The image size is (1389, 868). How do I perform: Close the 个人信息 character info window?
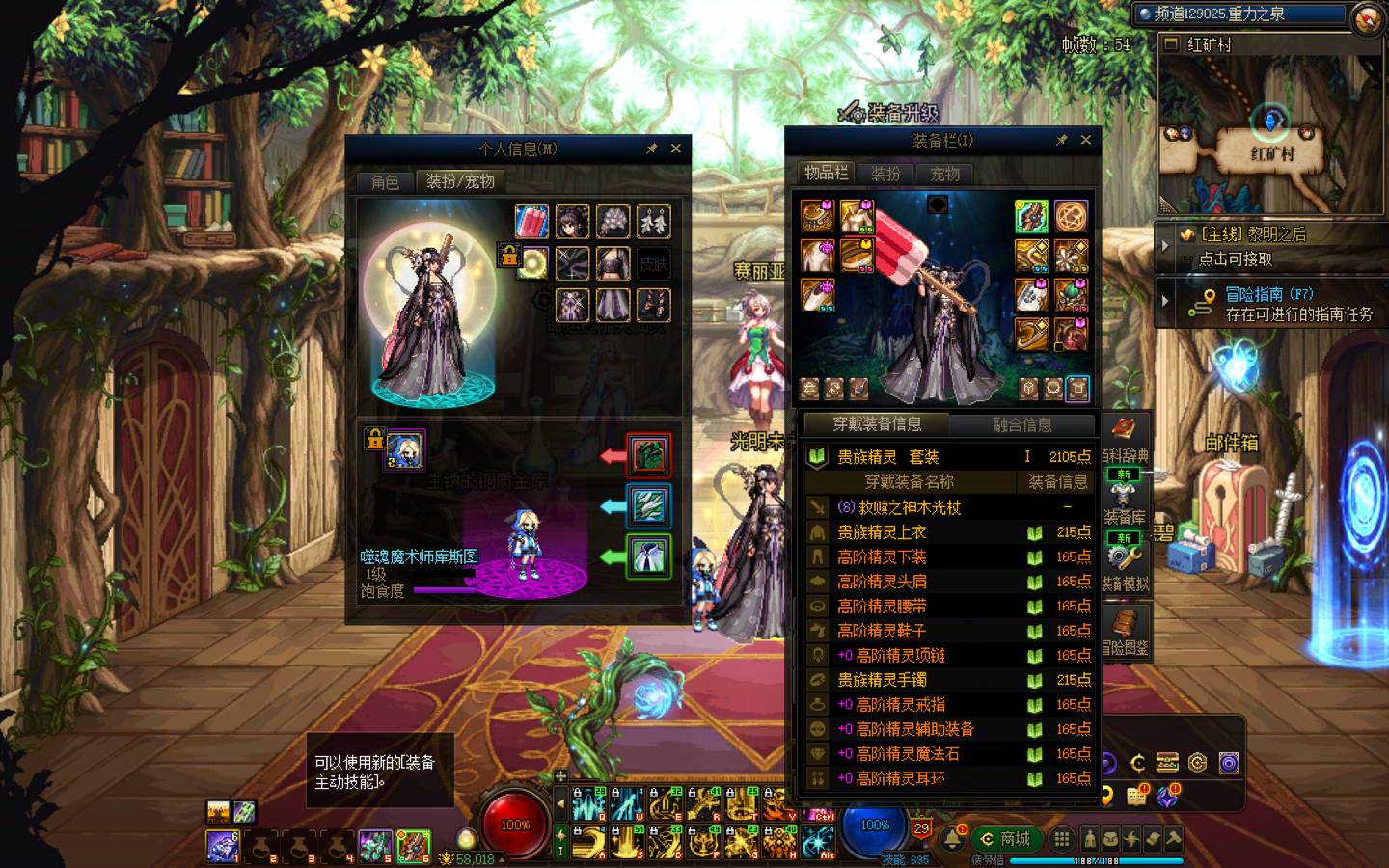coord(676,149)
